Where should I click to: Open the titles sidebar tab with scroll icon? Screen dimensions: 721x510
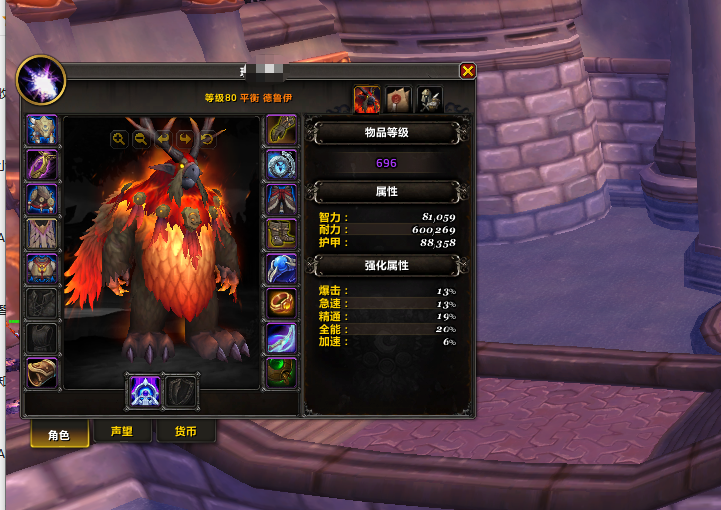coord(398,98)
